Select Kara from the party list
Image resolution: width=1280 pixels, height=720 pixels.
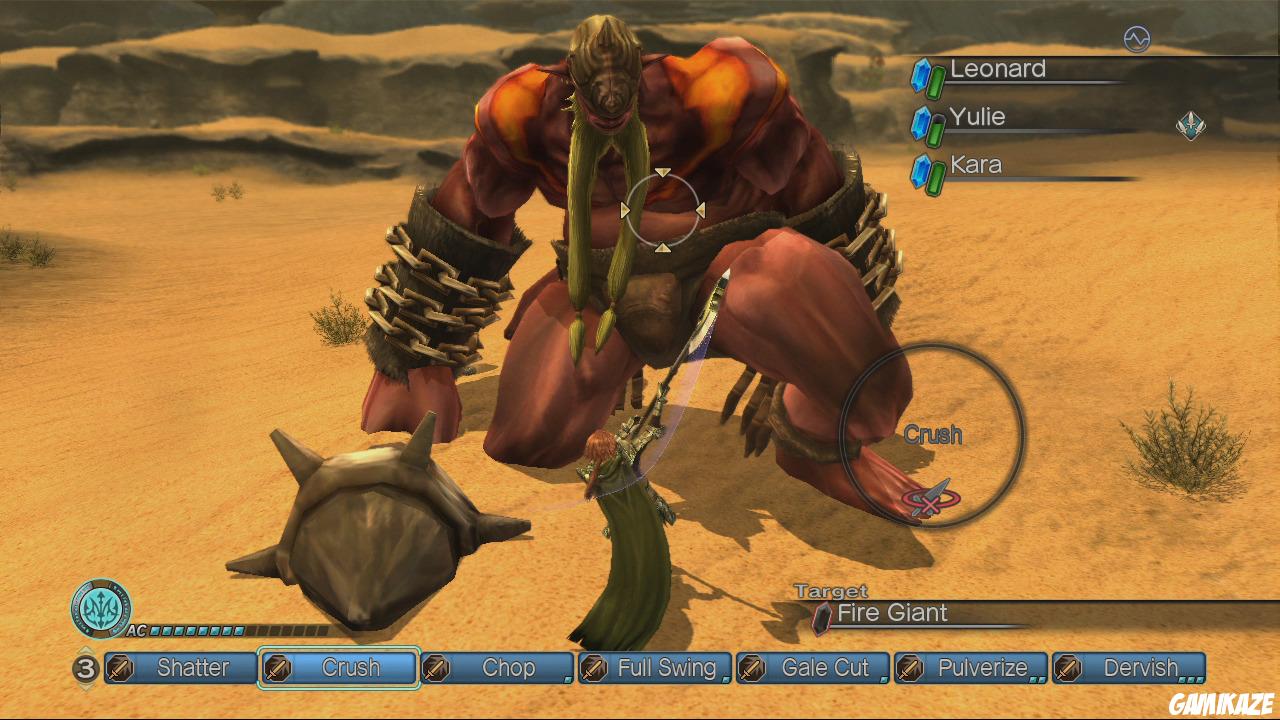[x=975, y=166]
